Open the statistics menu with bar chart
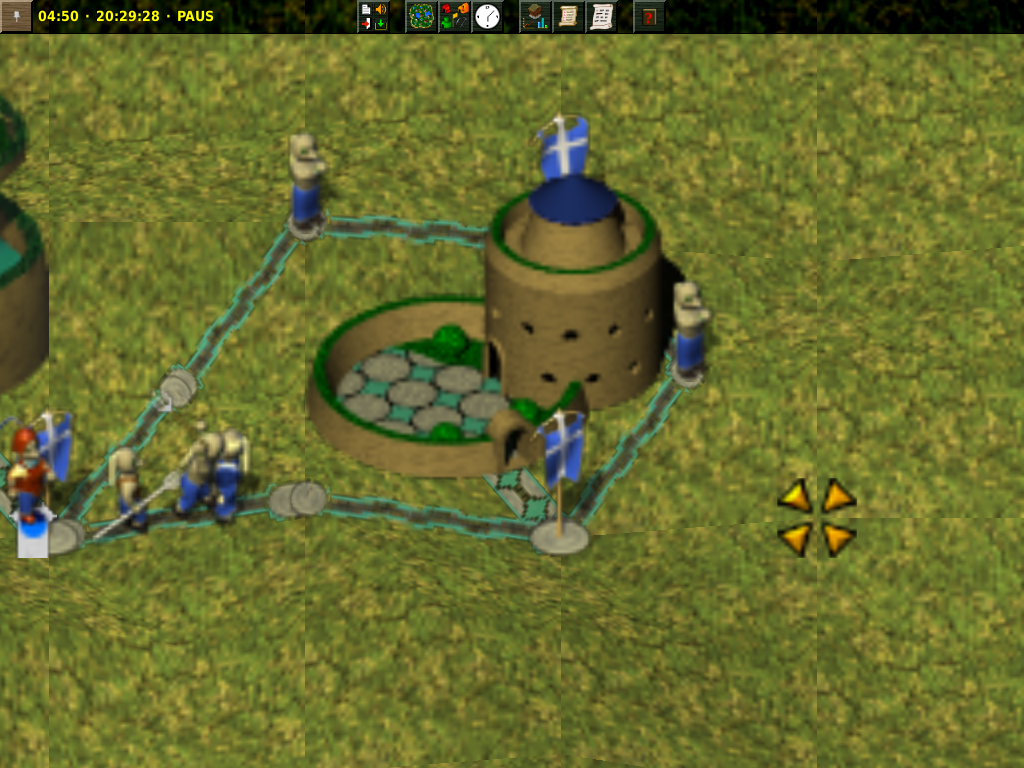 coord(536,16)
